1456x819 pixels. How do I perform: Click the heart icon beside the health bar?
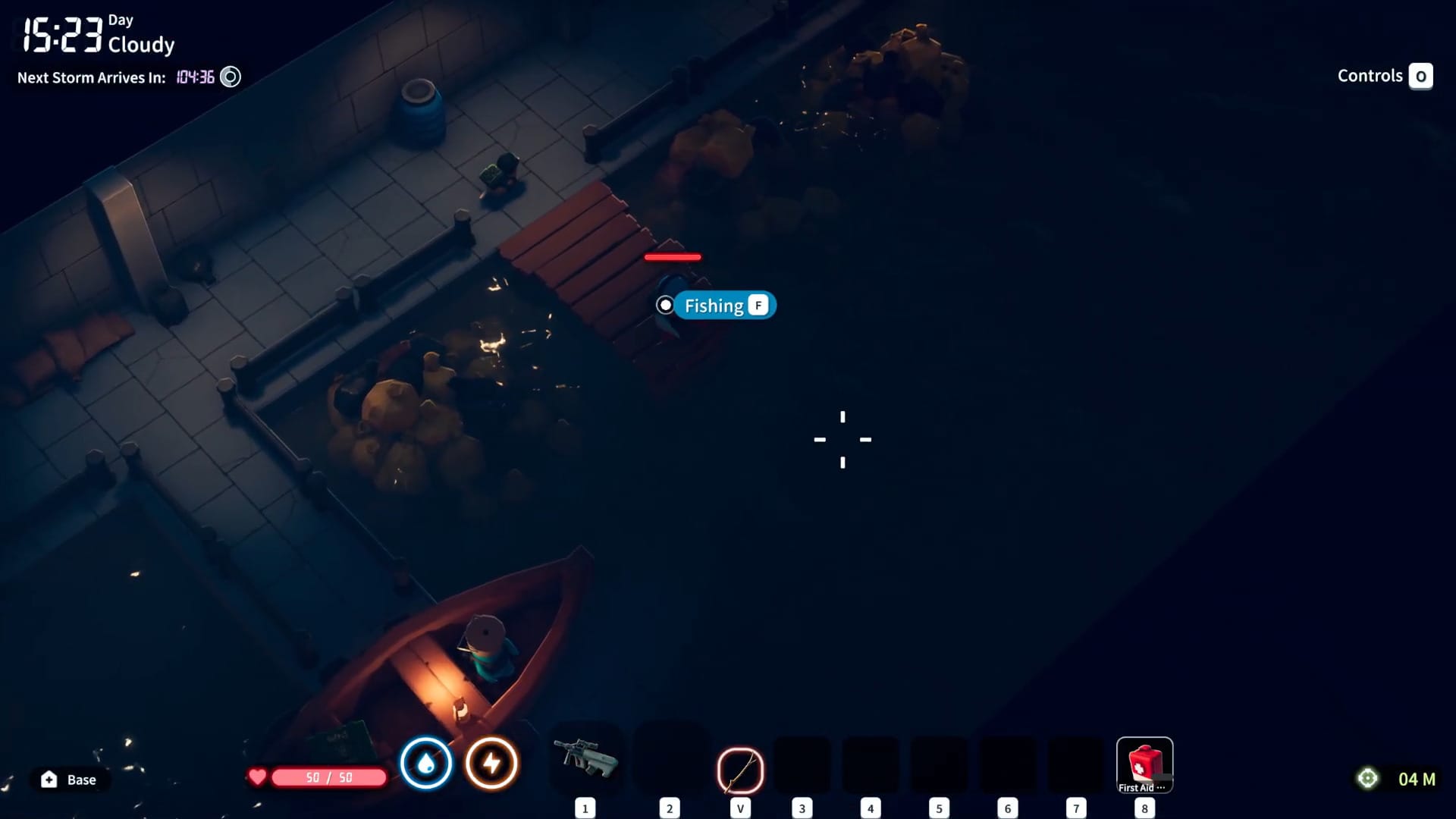tap(257, 777)
